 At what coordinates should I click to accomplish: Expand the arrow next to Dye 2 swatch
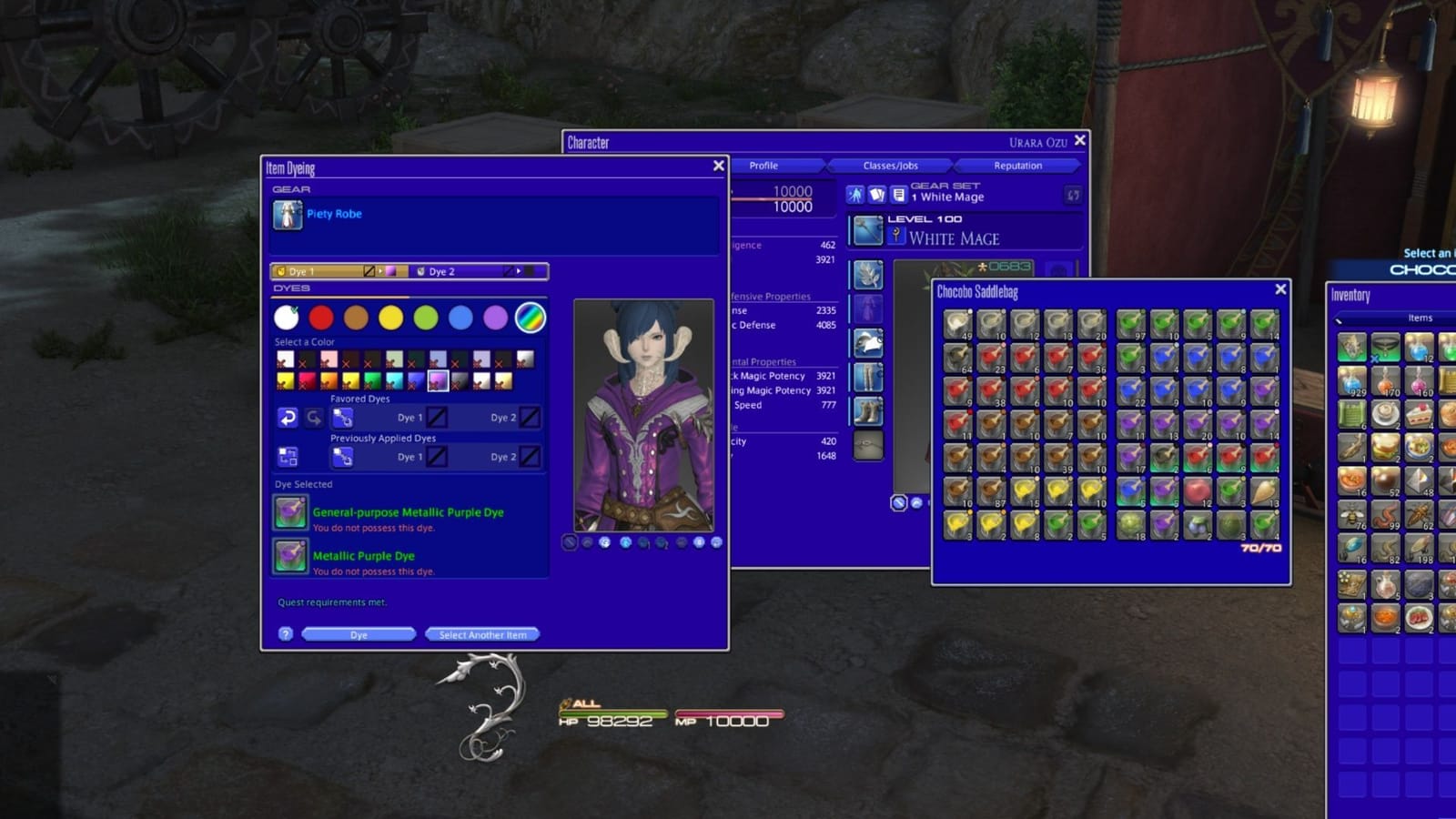519,270
